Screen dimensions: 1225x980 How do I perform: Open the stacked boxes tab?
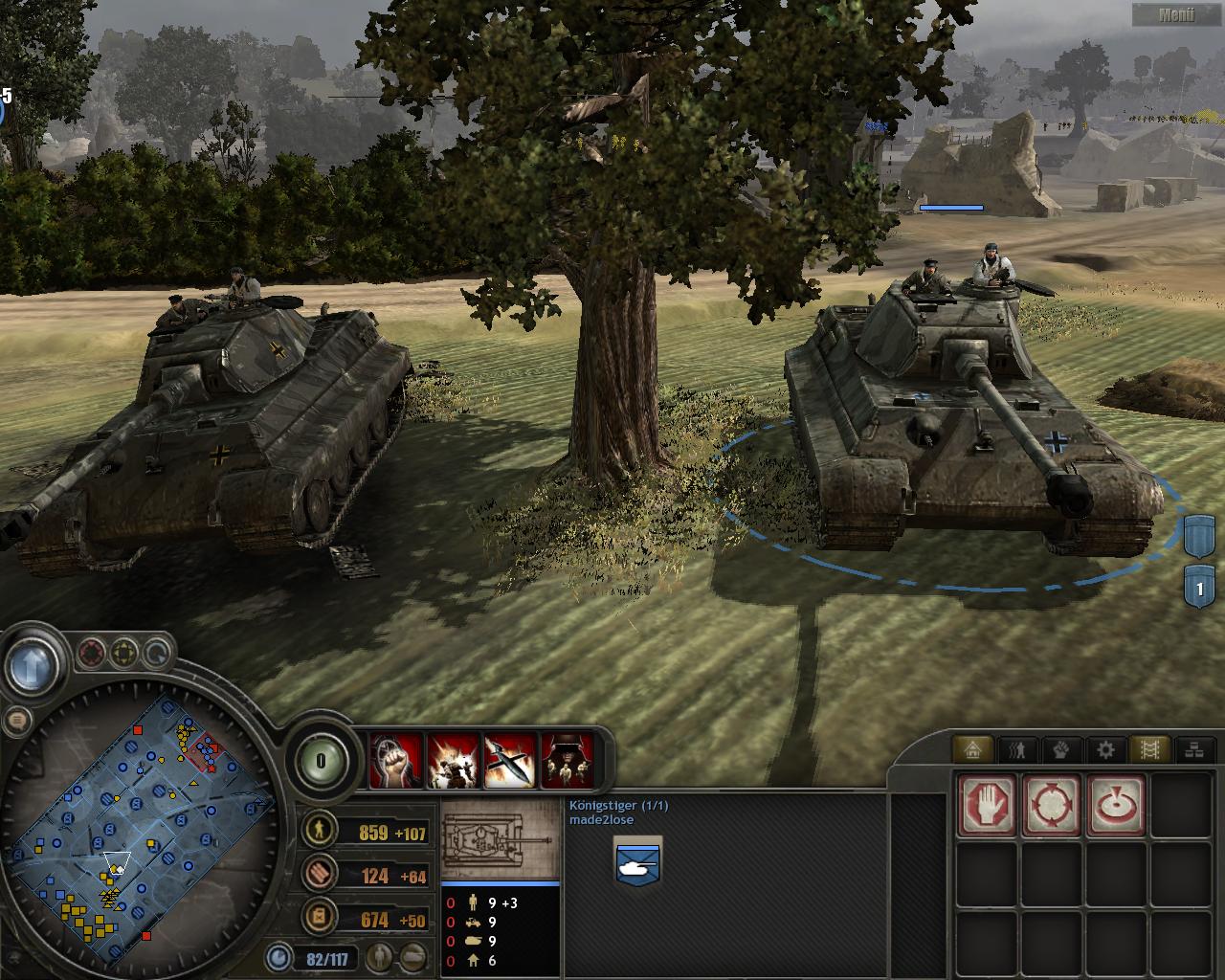click(x=1193, y=749)
